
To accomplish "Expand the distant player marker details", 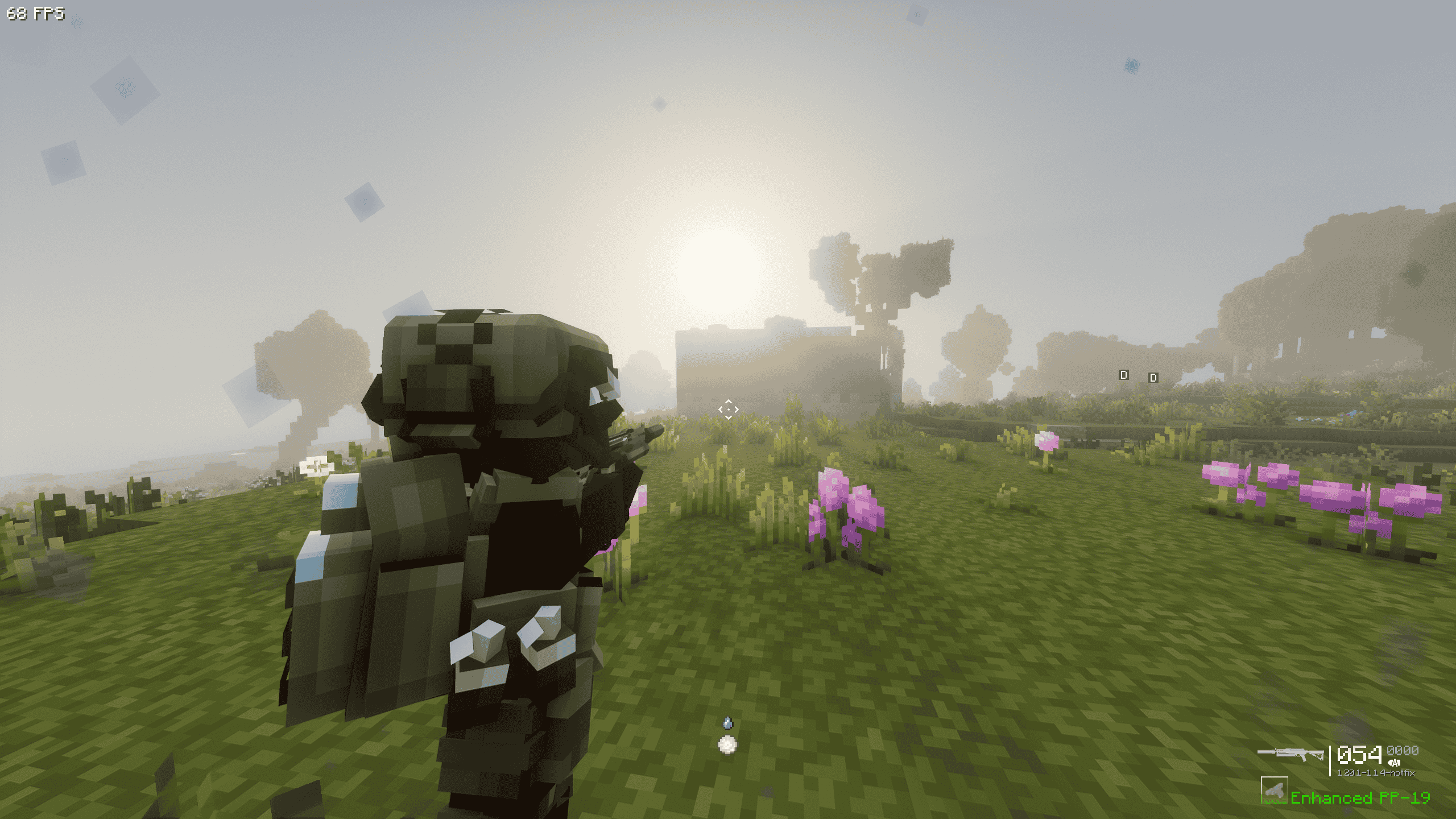I will tap(1124, 375).
